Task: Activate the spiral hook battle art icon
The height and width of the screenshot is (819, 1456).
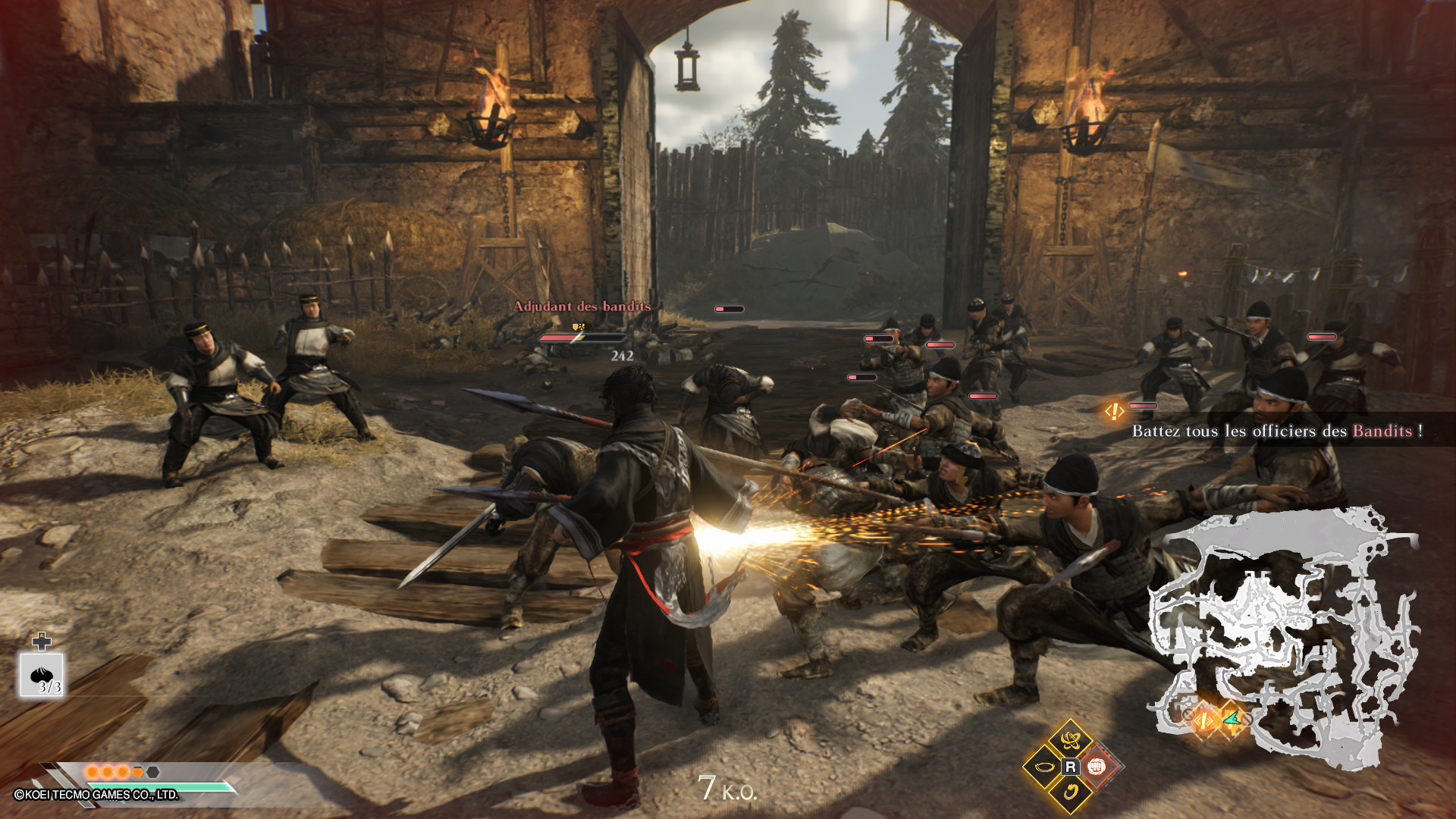Action: pyautogui.click(x=1070, y=793)
